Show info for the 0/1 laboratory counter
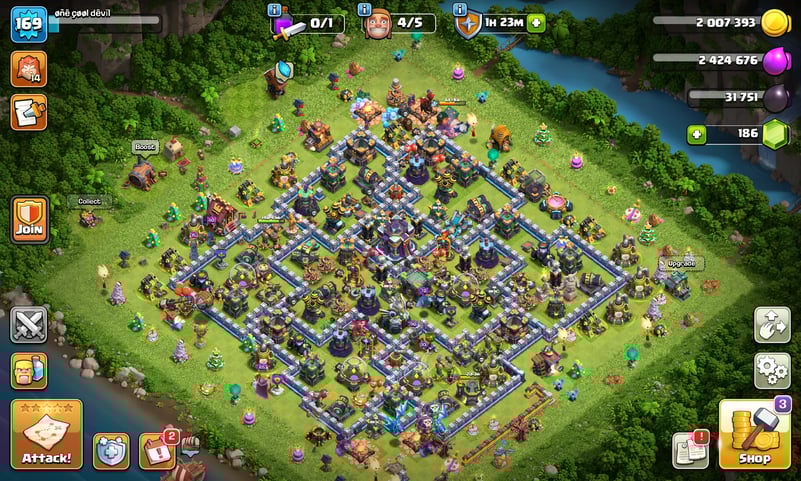This screenshot has height=481, width=801. pyautogui.click(x=277, y=10)
